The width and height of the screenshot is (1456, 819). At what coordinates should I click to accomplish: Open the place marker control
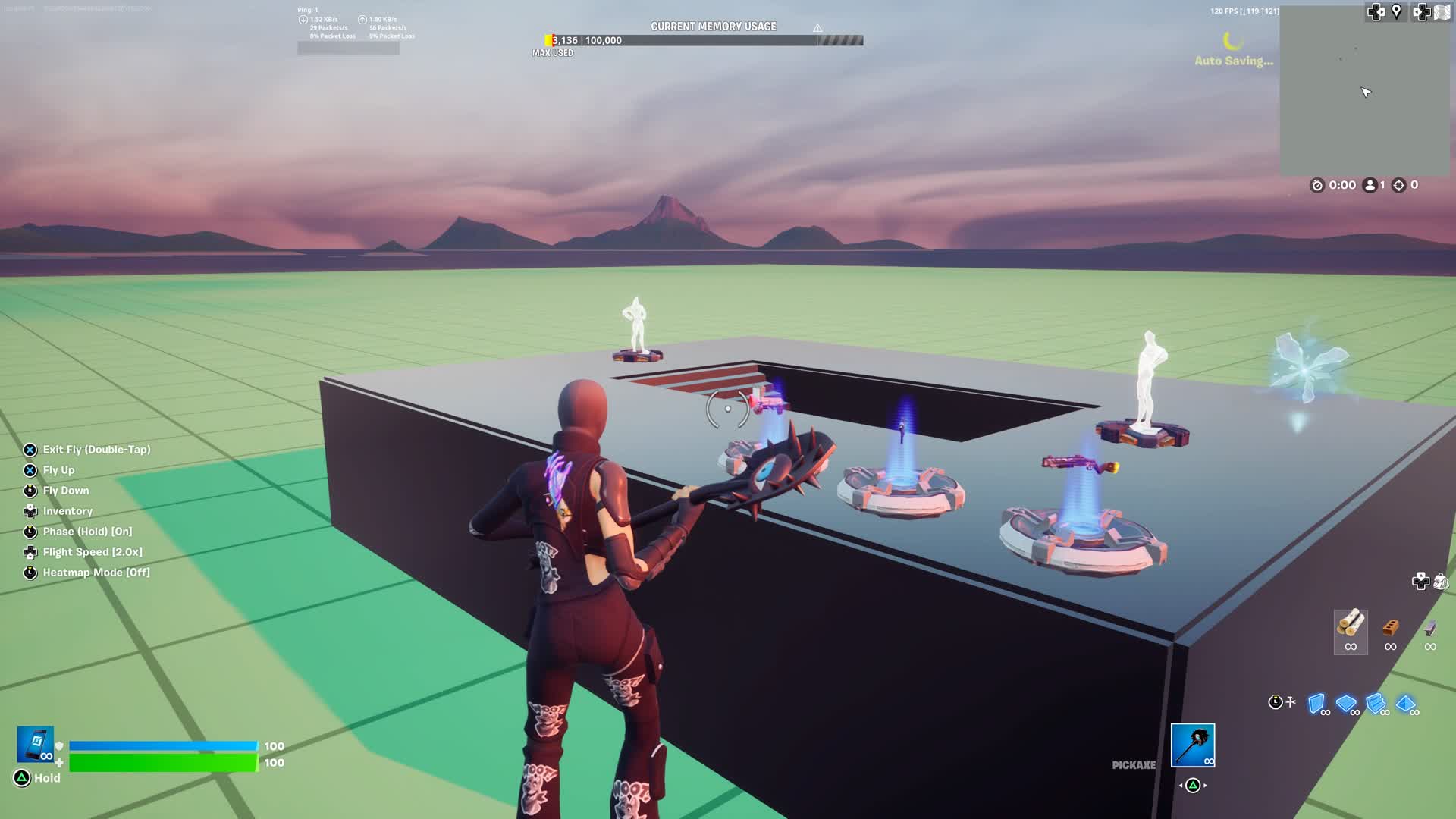point(1396,11)
